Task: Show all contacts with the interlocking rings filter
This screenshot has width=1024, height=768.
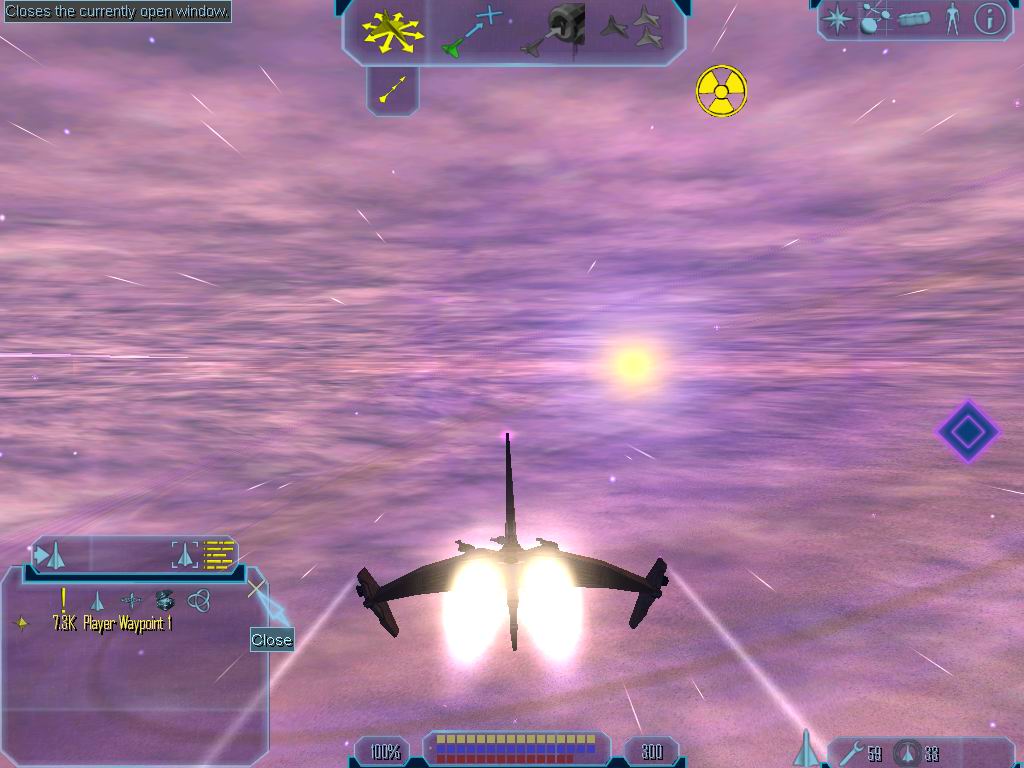Action: (199, 600)
